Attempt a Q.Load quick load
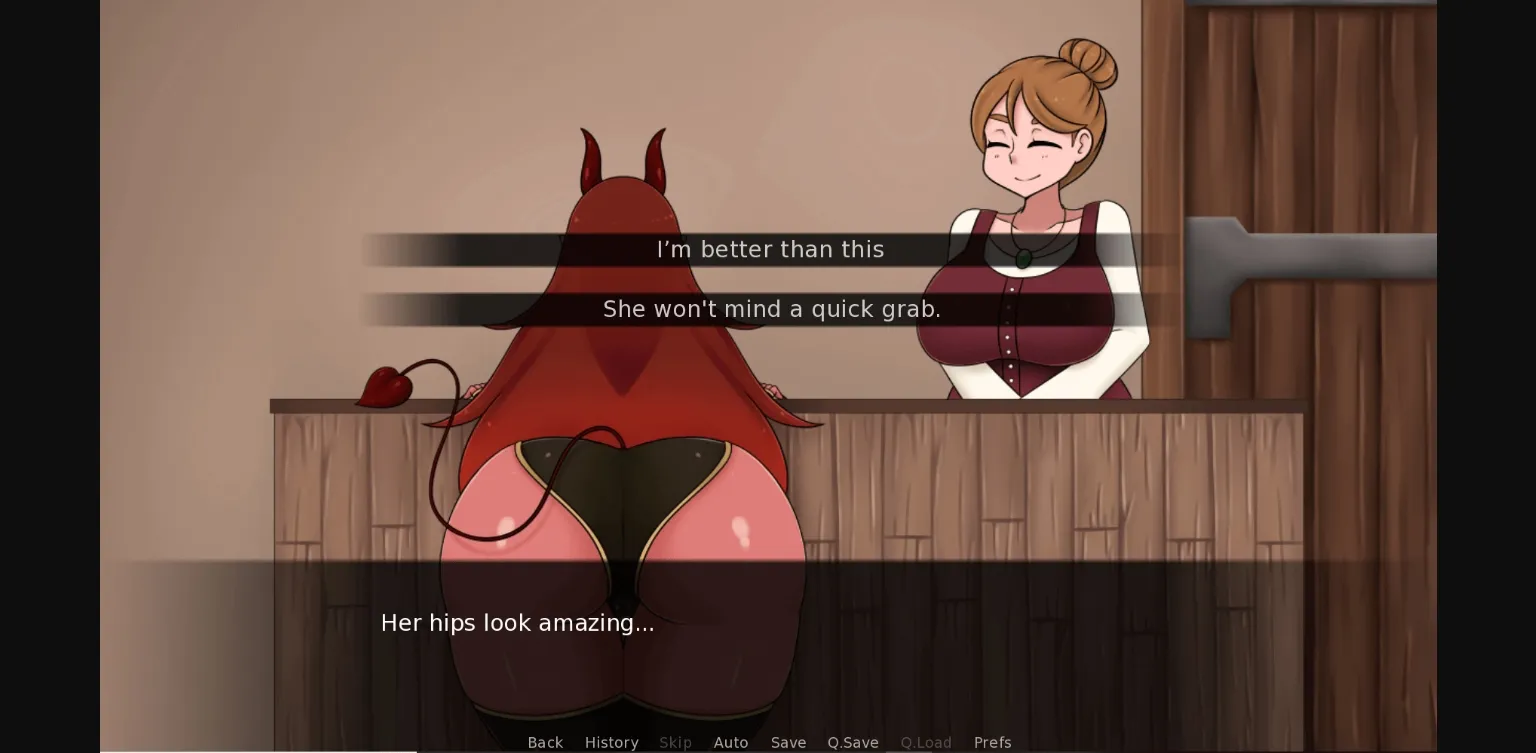This screenshot has height=753, width=1536. click(x=926, y=742)
